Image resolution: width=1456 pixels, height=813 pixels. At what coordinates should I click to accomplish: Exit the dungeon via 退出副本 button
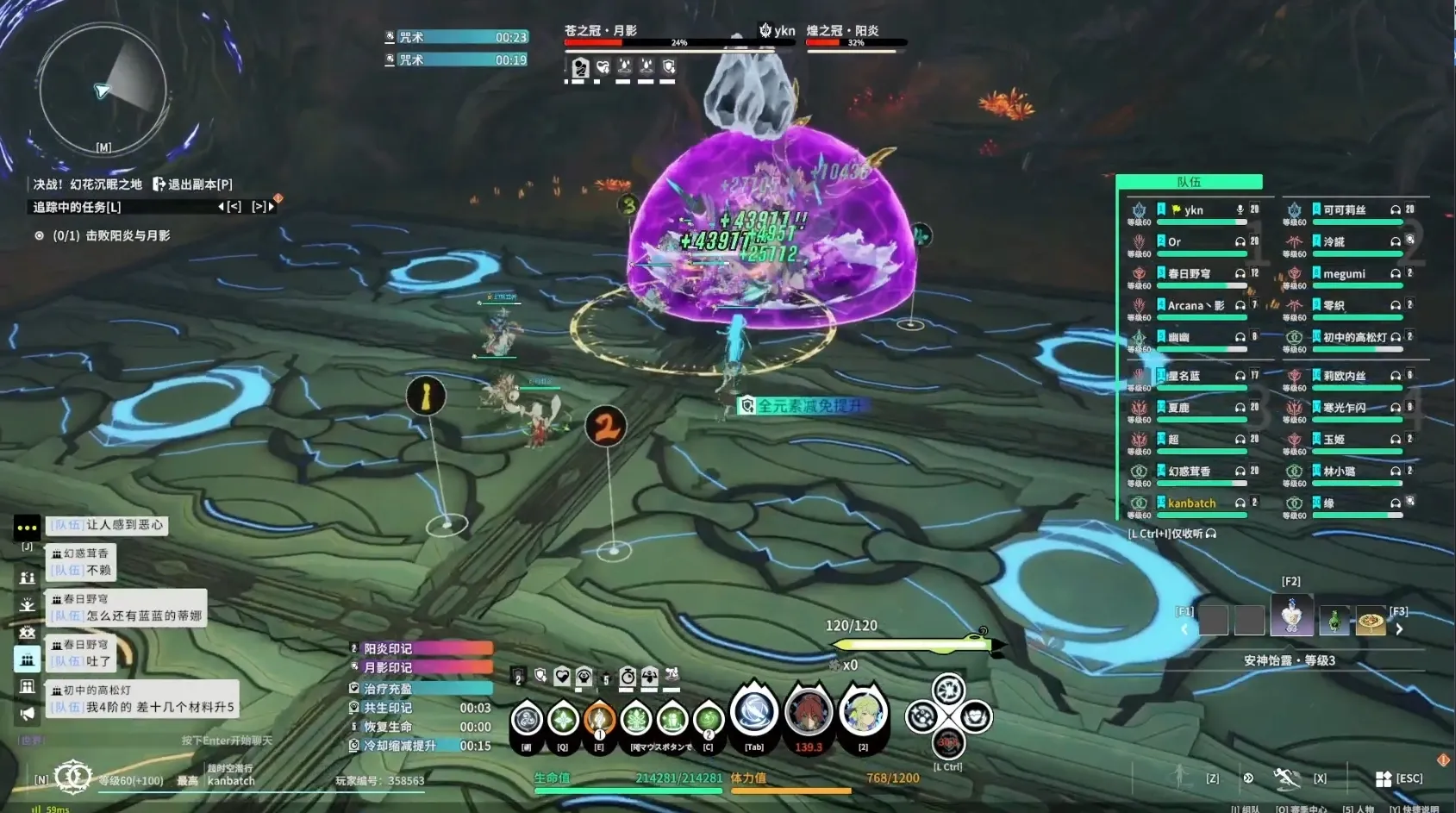192,184
